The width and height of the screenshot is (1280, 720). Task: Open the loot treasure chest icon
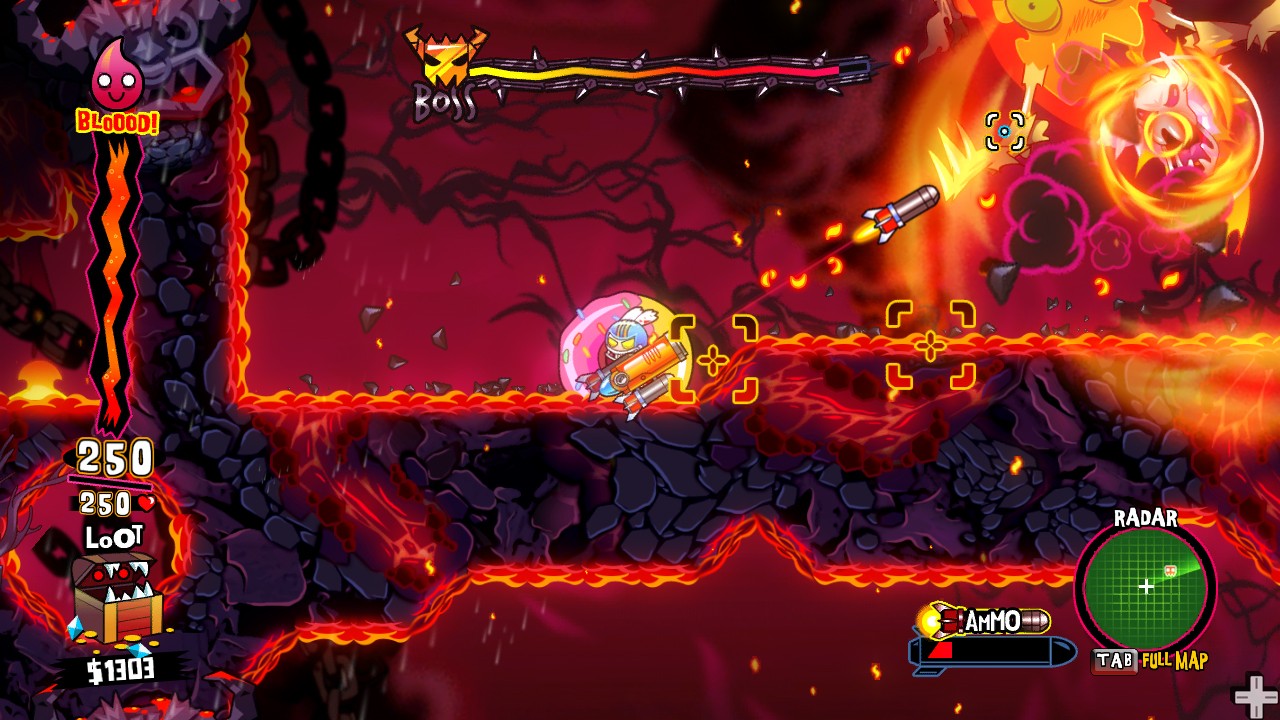pyautogui.click(x=115, y=598)
